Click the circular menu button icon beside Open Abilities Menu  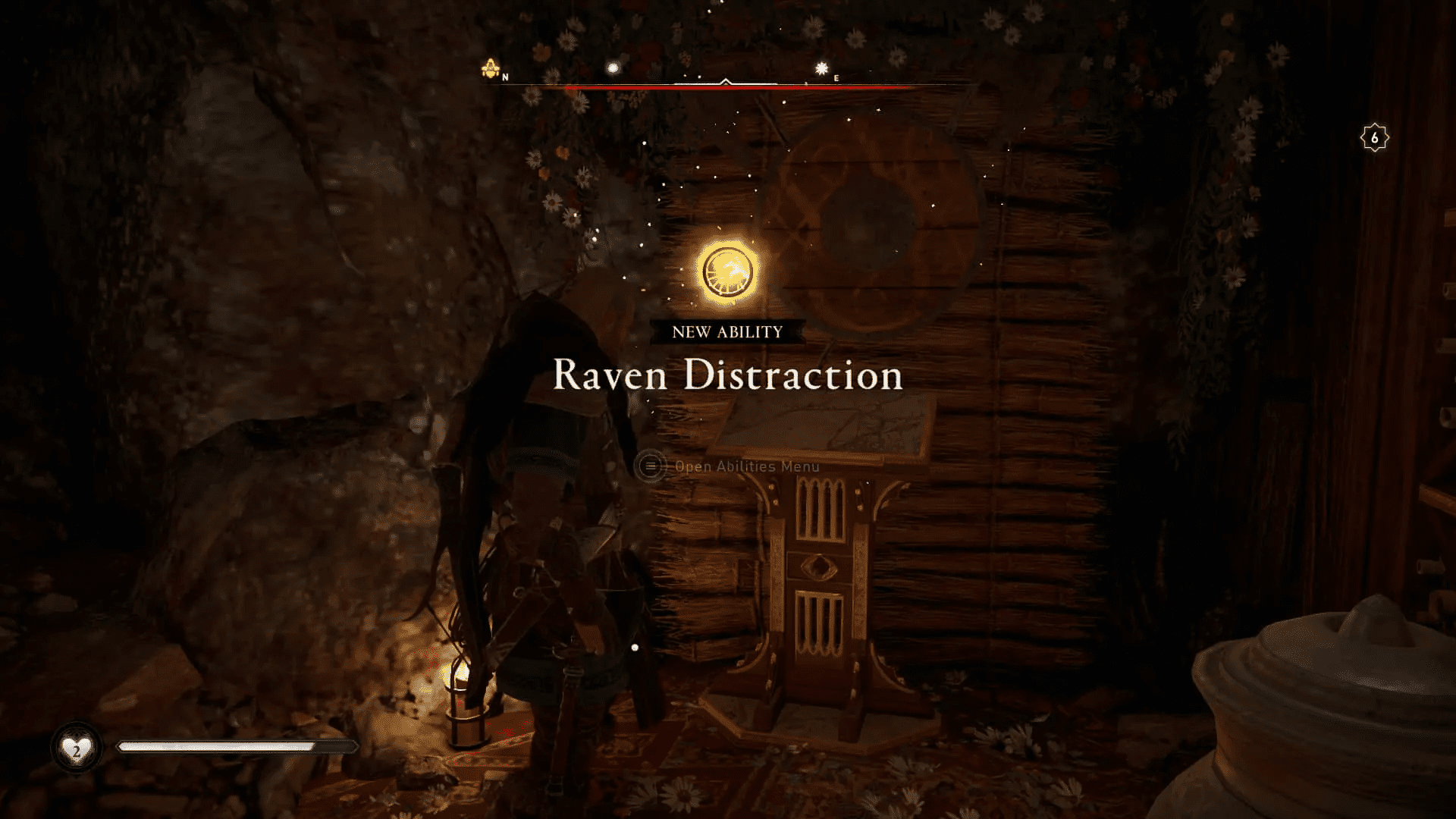651,466
